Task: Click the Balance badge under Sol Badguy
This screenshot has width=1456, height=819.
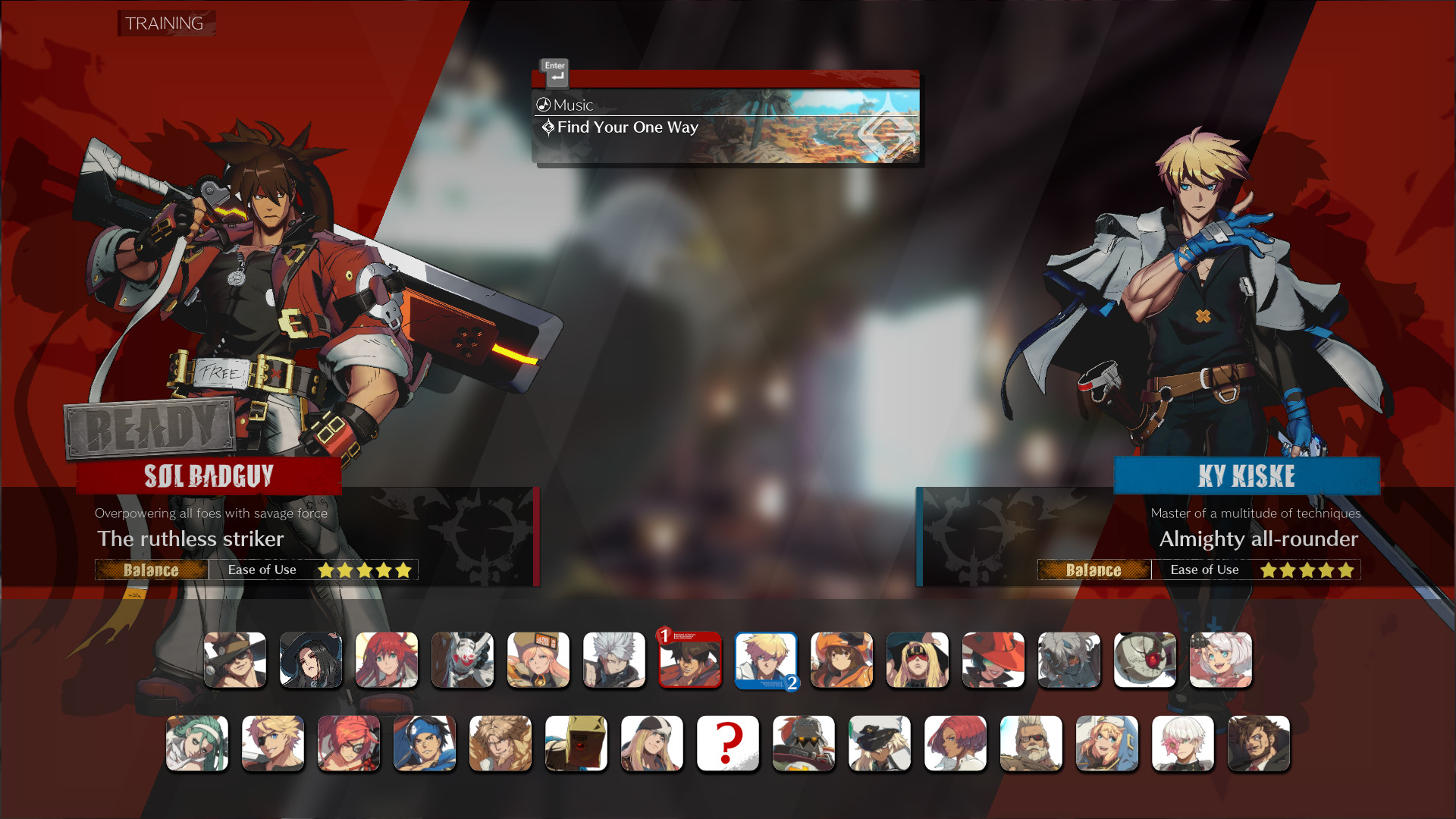Action: (x=152, y=570)
